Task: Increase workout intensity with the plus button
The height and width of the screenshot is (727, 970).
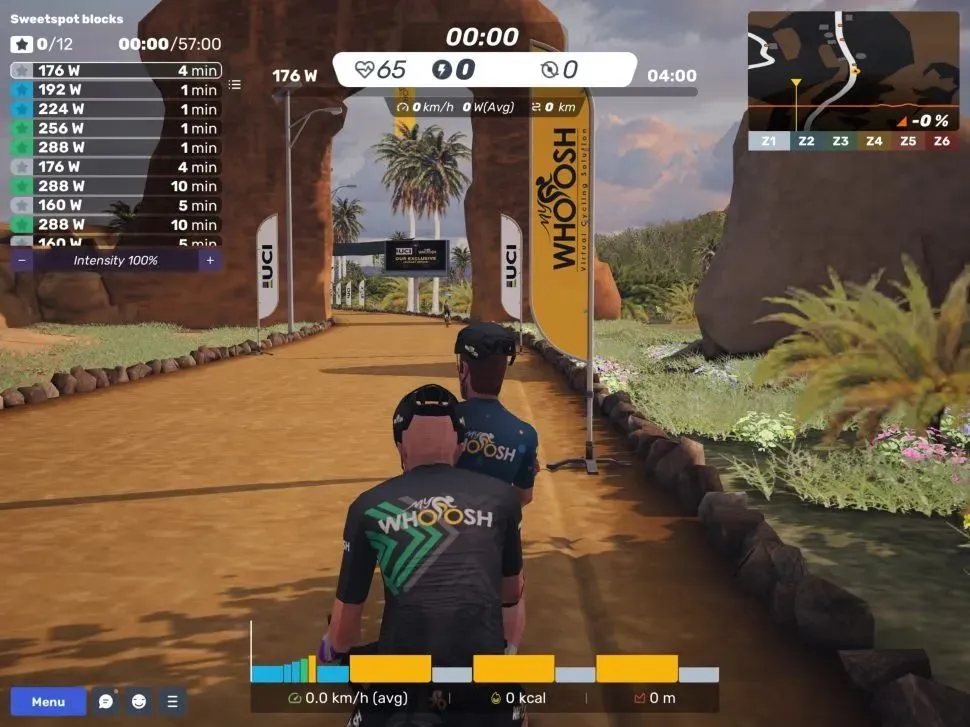Action: pos(209,260)
